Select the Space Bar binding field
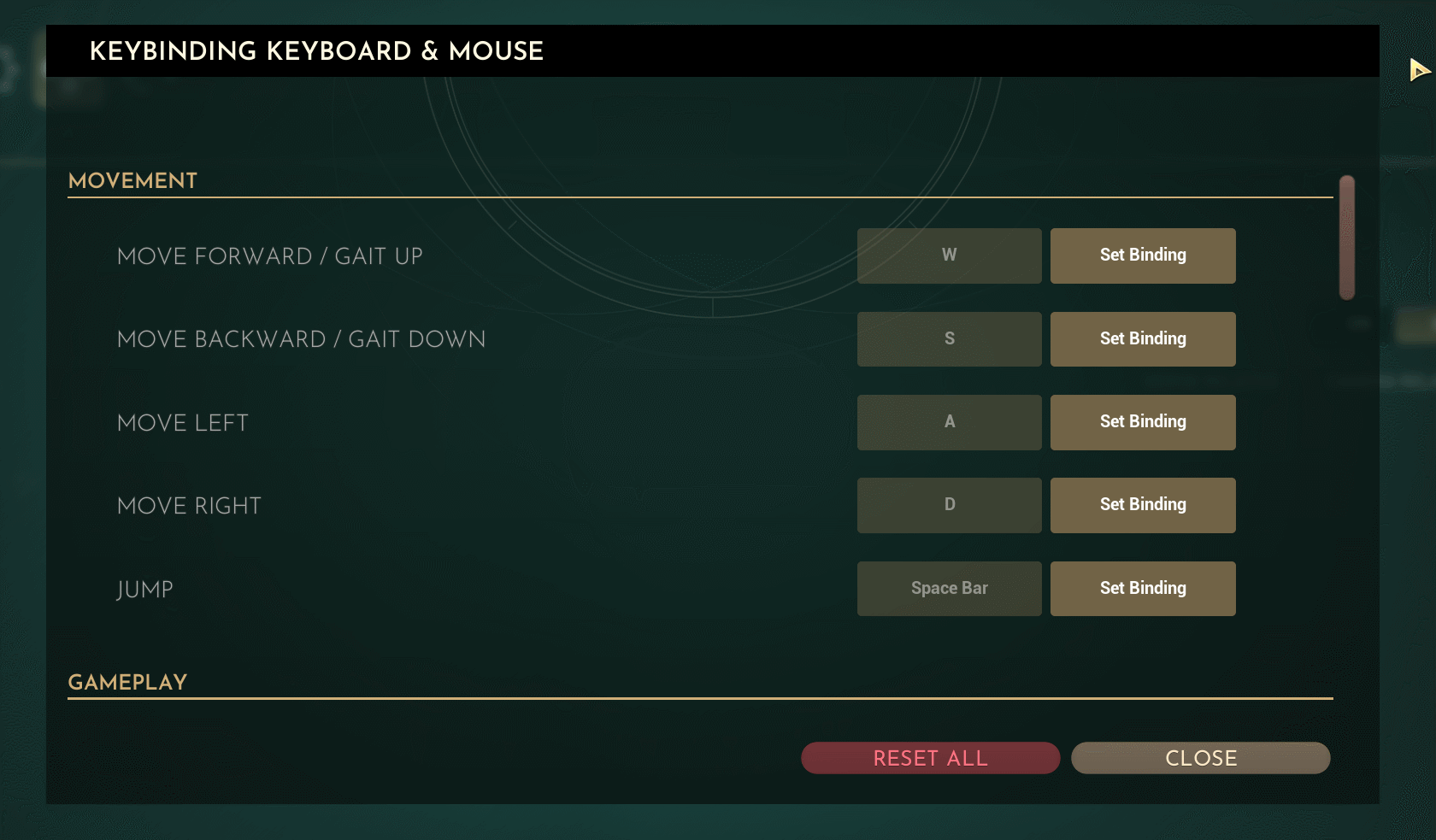1436x840 pixels. (949, 589)
